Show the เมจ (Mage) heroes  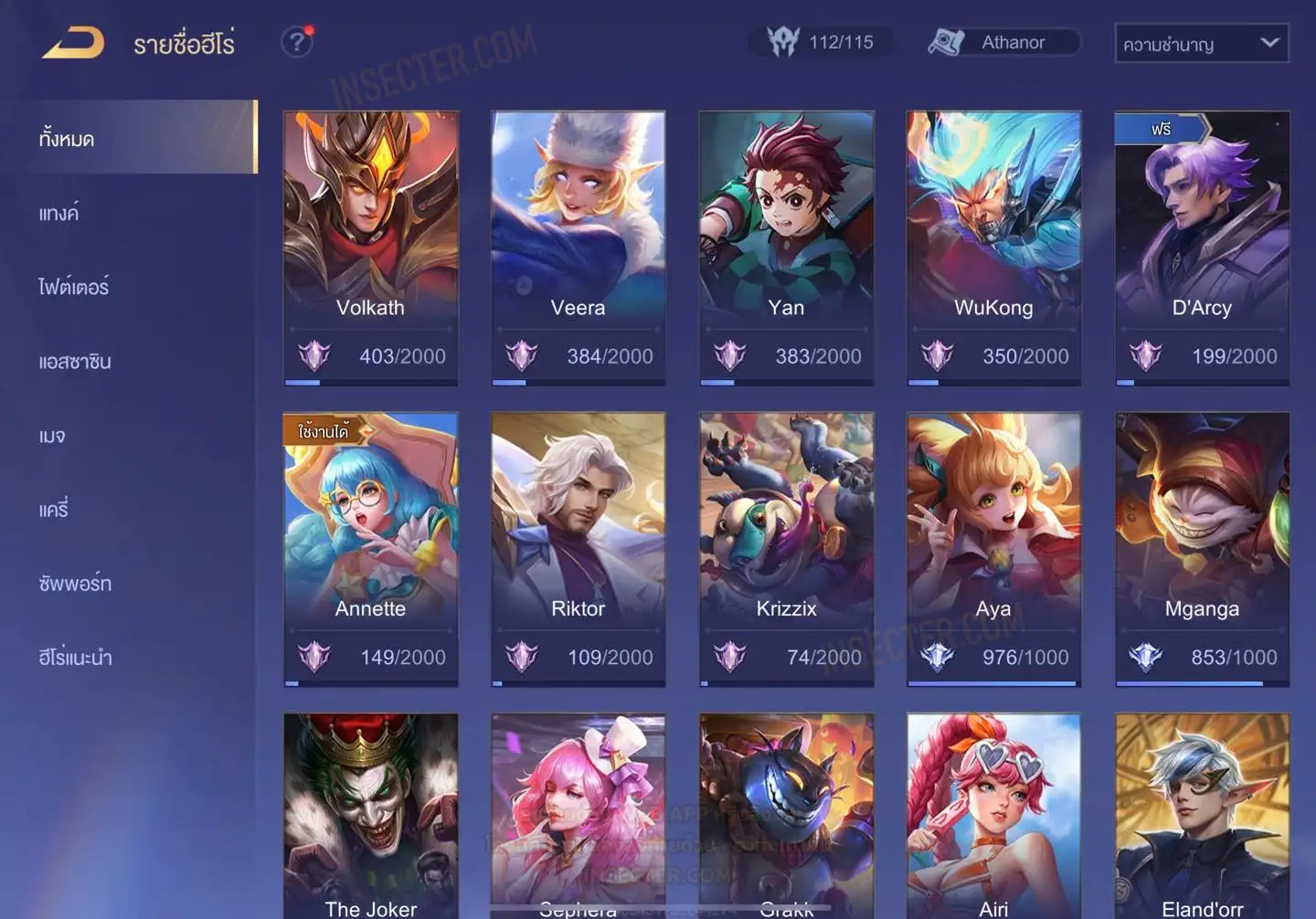tap(52, 436)
